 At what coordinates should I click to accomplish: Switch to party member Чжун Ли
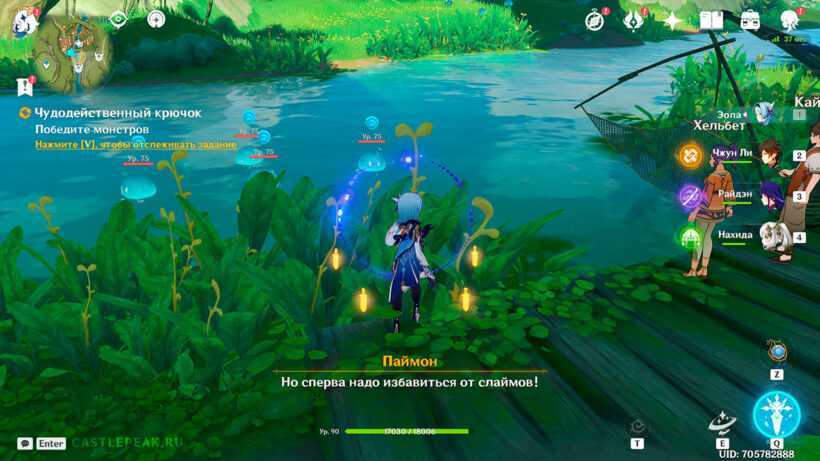770,156
